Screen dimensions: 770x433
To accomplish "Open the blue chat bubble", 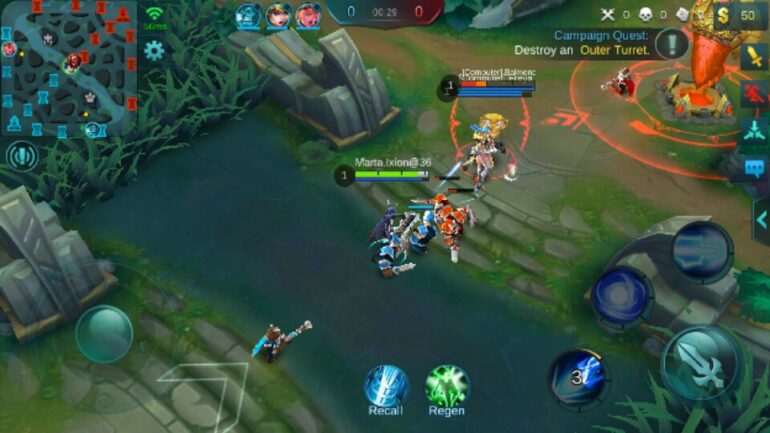I will point(755,168).
